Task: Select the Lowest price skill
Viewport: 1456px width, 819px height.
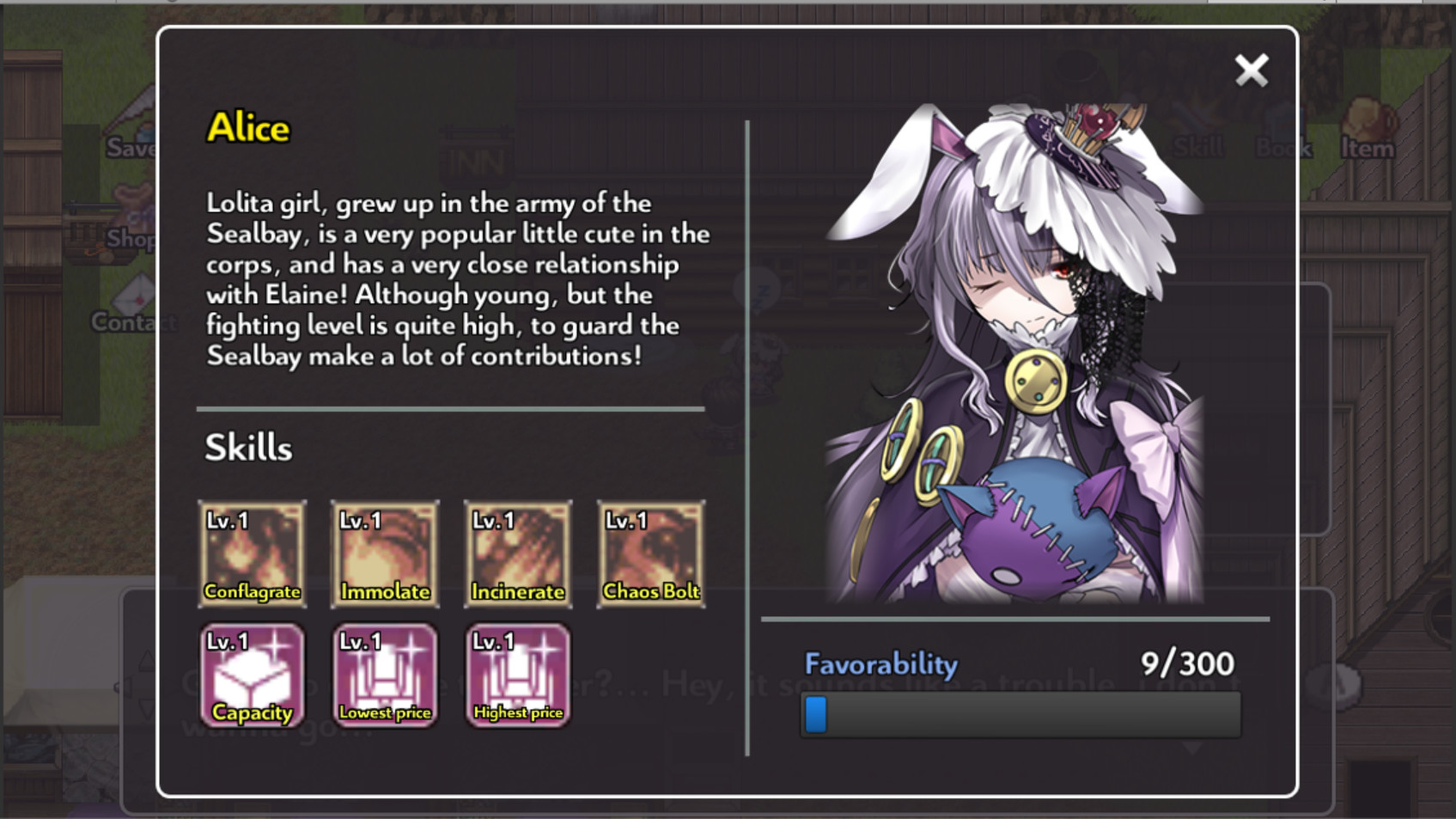Action: (x=384, y=675)
